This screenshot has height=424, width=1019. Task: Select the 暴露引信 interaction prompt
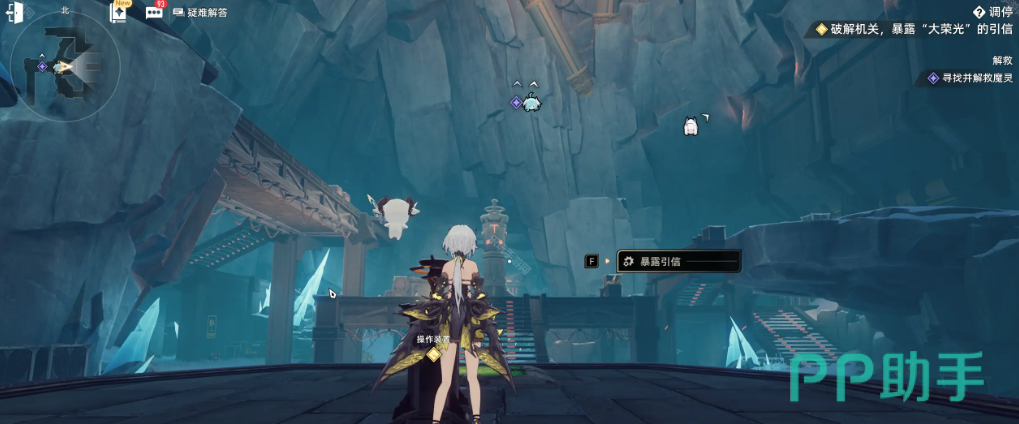pos(678,261)
